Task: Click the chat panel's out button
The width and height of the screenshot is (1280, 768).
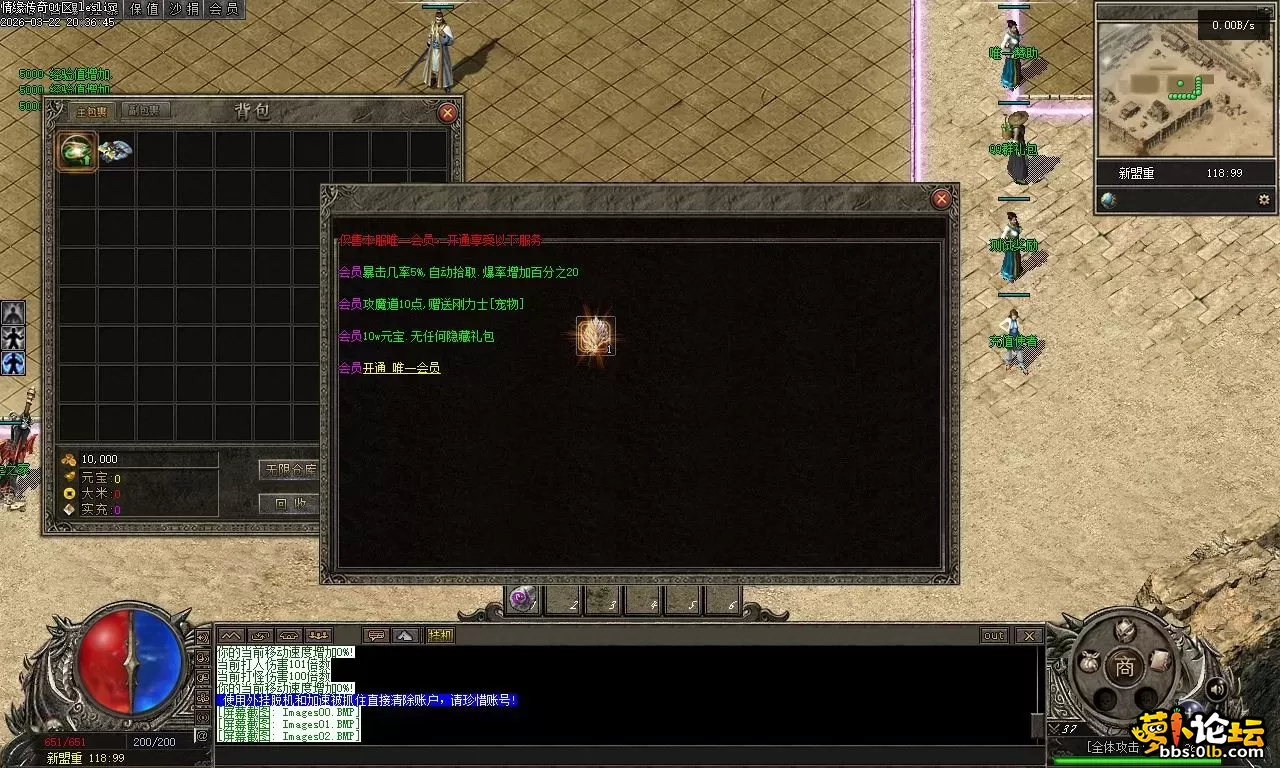Action: click(994, 635)
